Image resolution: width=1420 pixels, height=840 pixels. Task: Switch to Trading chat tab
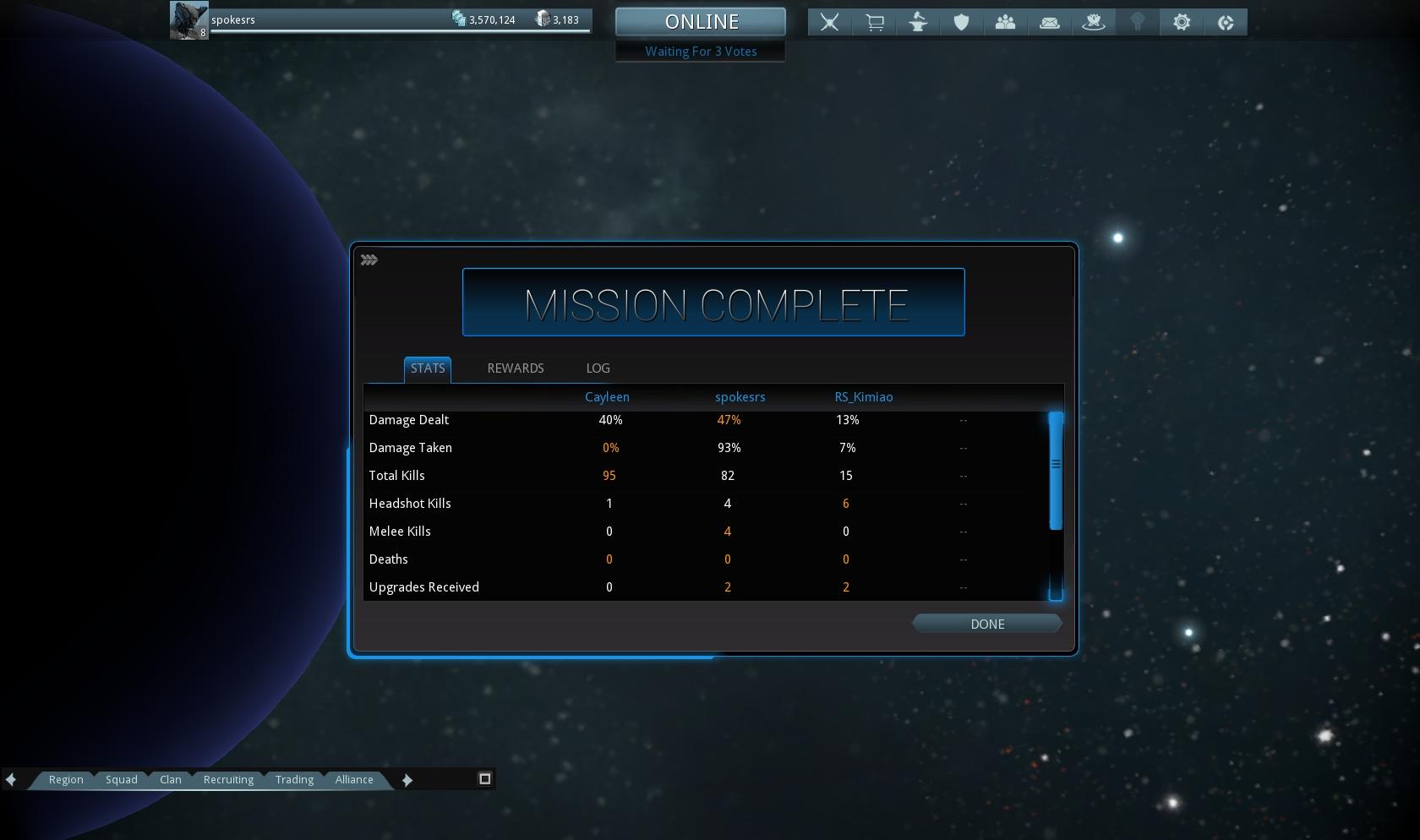(294, 780)
